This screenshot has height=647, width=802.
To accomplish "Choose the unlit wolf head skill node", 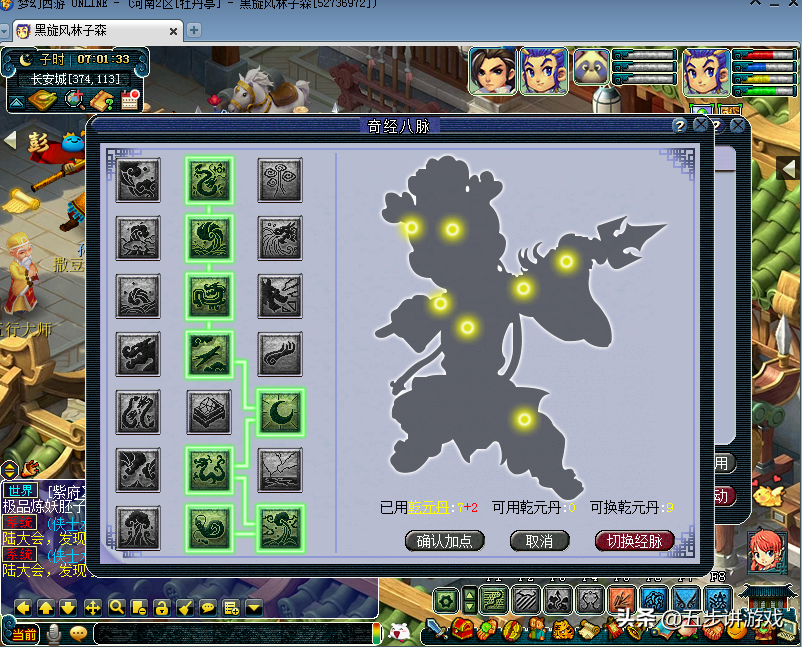I will (x=280, y=295).
